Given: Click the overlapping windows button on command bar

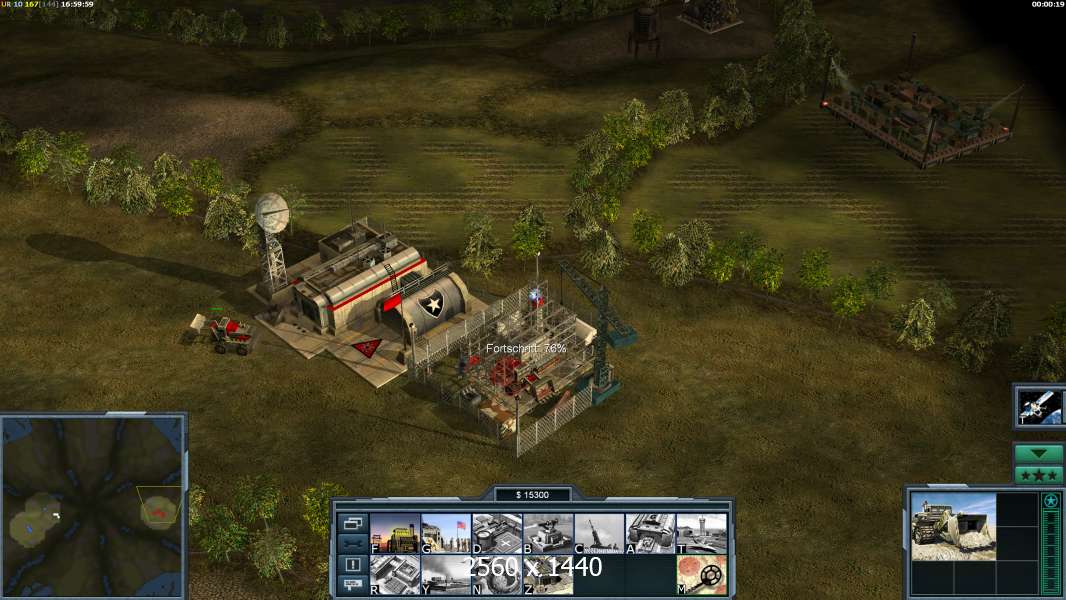Looking at the screenshot, I should pos(352,523).
